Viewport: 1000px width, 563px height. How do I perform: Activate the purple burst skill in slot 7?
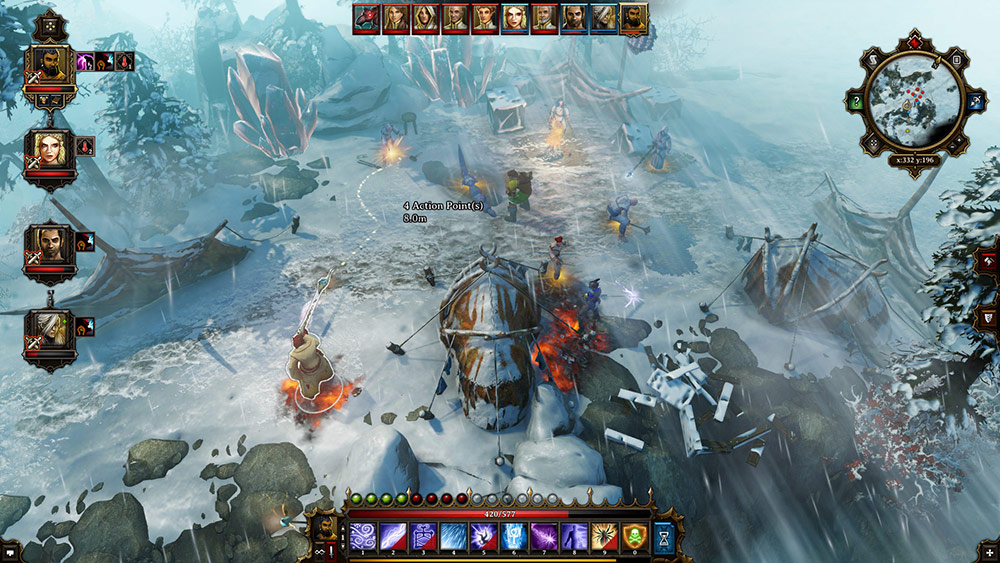click(x=543, y=537)
